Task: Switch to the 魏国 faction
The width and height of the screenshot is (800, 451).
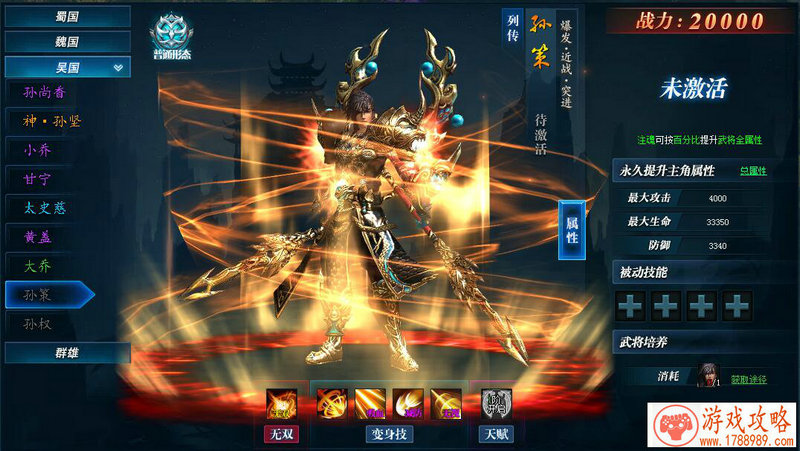Action: point(67,42)
